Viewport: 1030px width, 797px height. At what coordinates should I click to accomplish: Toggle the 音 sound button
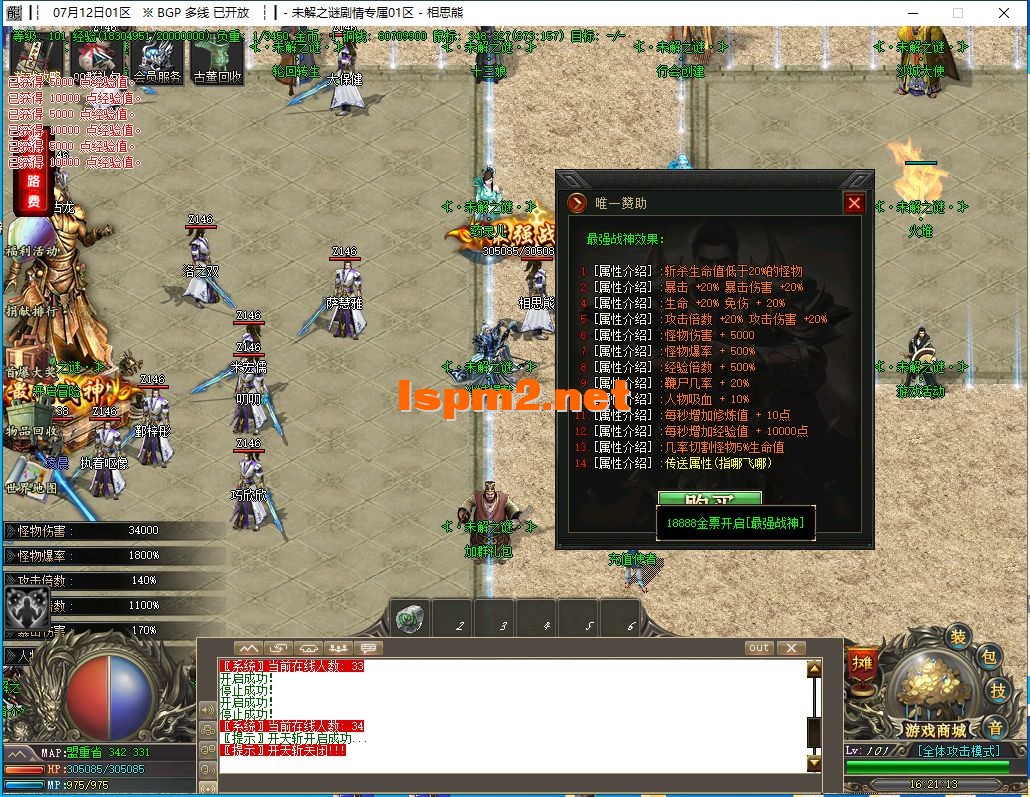coord(995,727)
